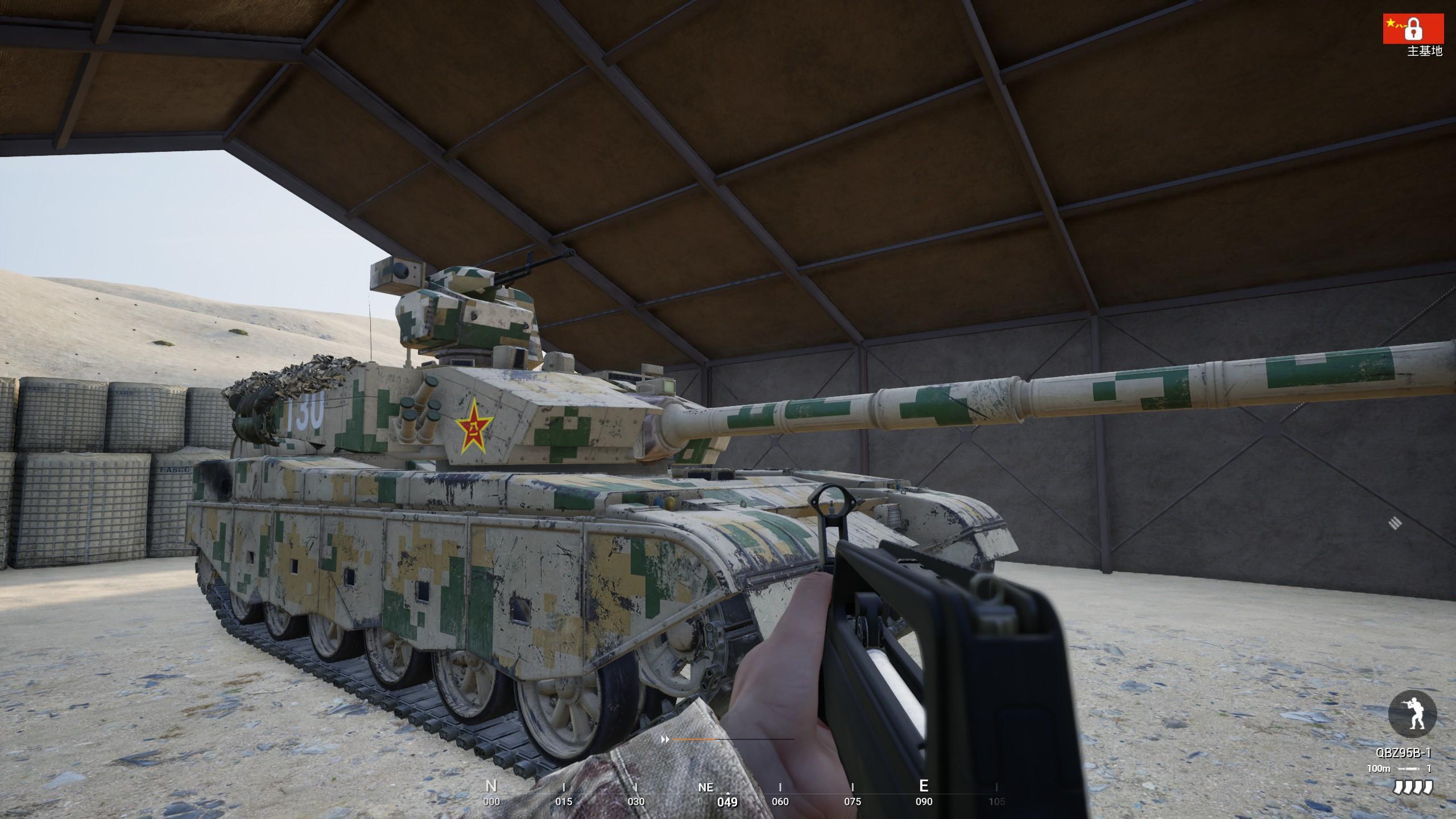Click the QBZ95B-1 weapon label
1456x819 pixels.
1403,753
